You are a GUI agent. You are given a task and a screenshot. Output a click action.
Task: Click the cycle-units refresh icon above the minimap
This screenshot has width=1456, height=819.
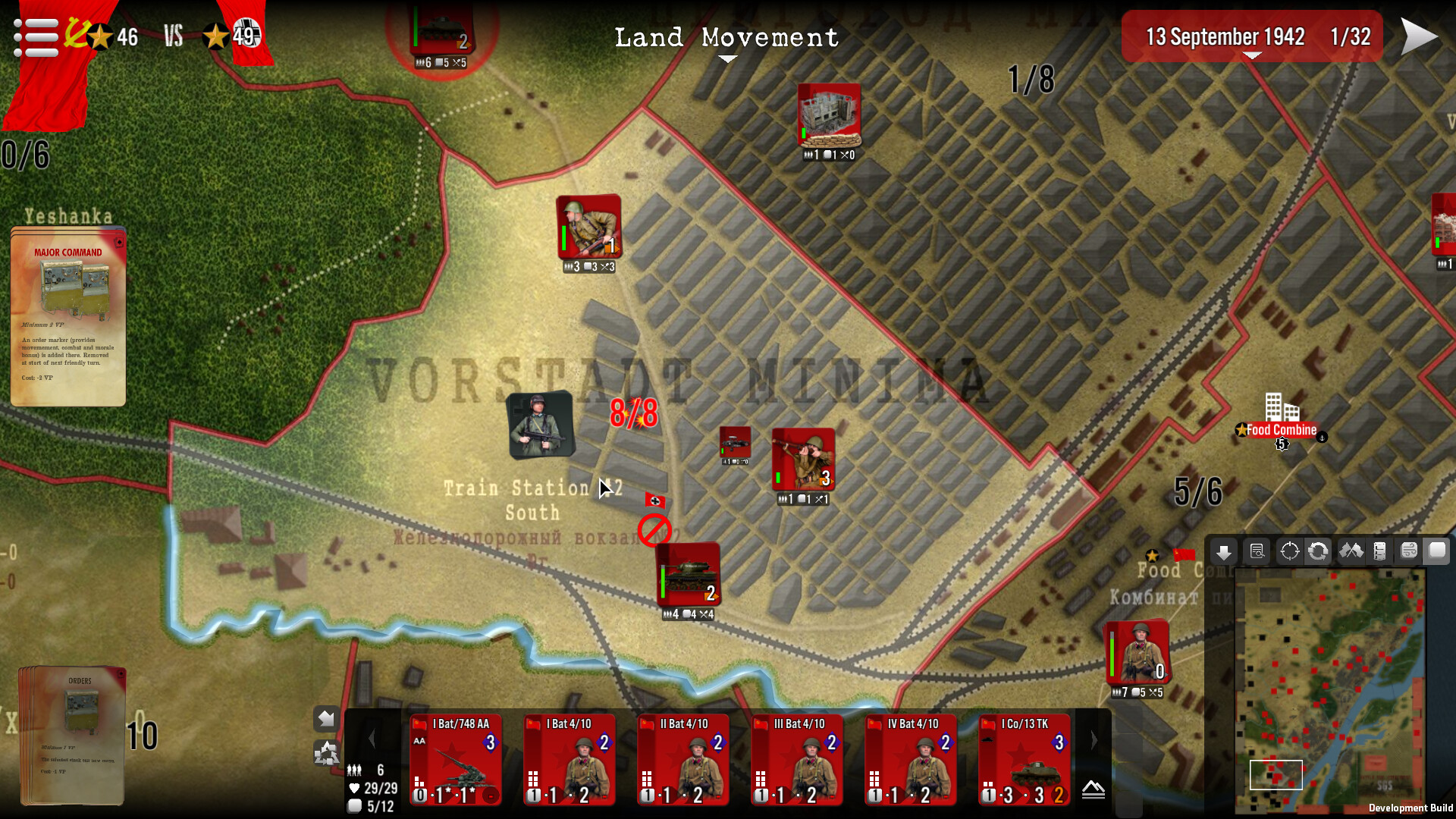1319,551
